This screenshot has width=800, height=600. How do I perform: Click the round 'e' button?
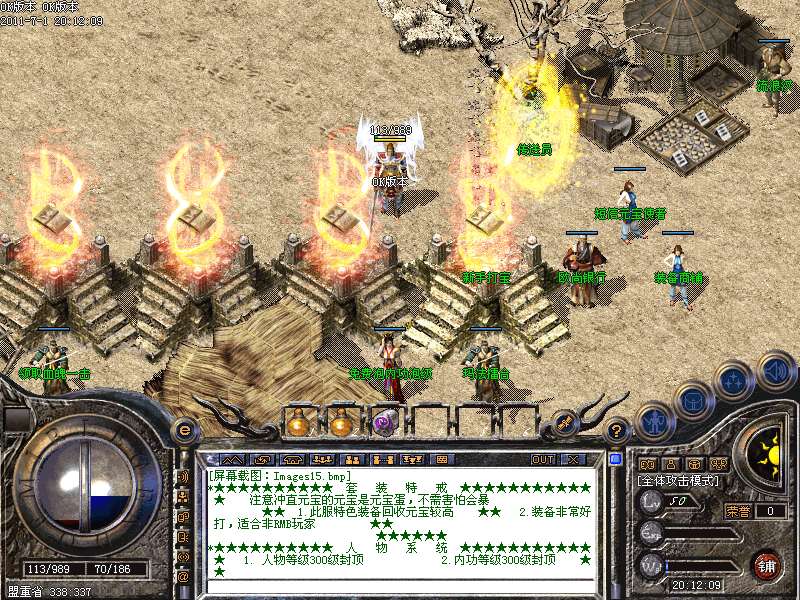point(184,429)
